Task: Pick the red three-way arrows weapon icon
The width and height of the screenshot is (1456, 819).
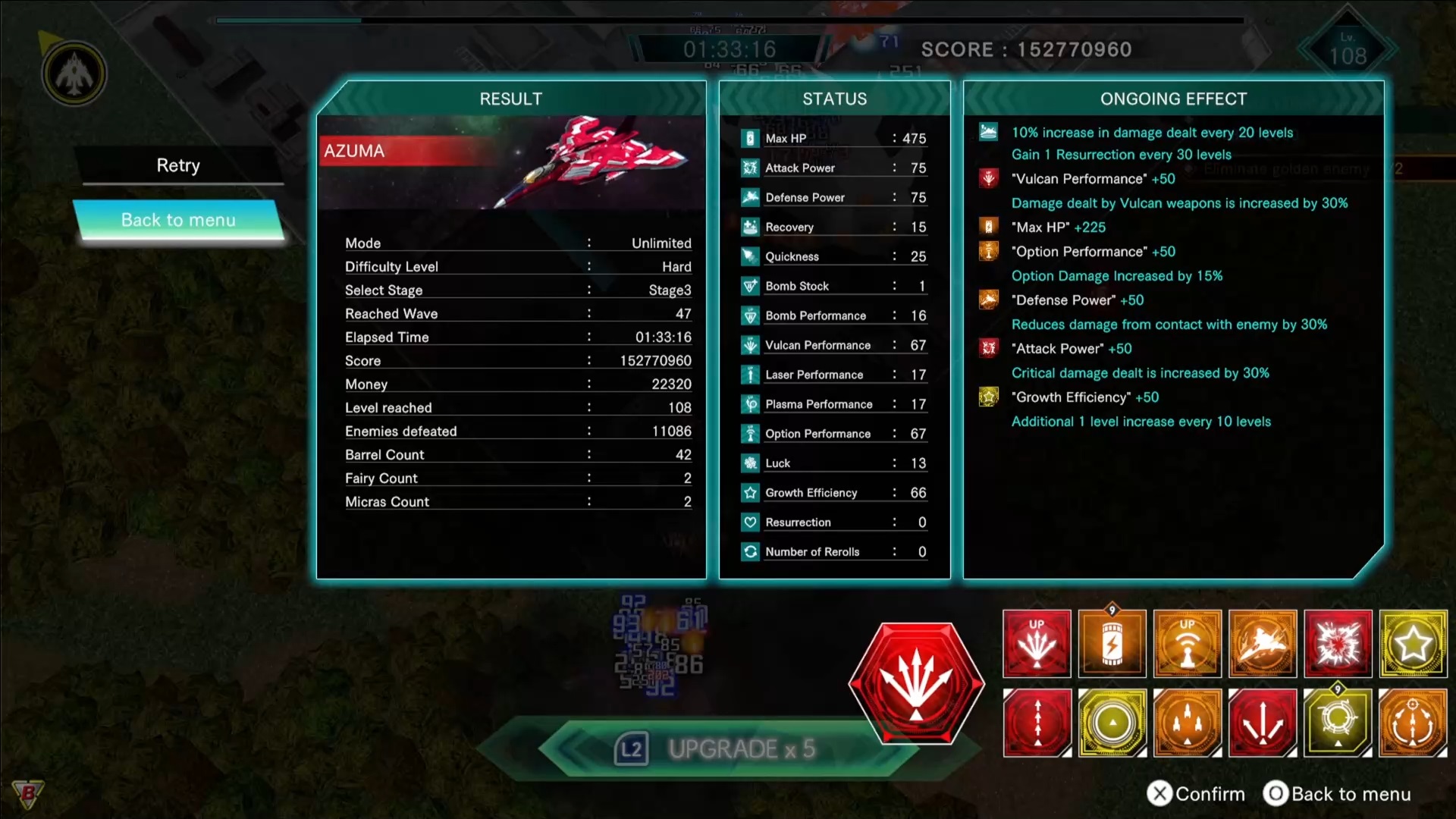Action: 1263,723
